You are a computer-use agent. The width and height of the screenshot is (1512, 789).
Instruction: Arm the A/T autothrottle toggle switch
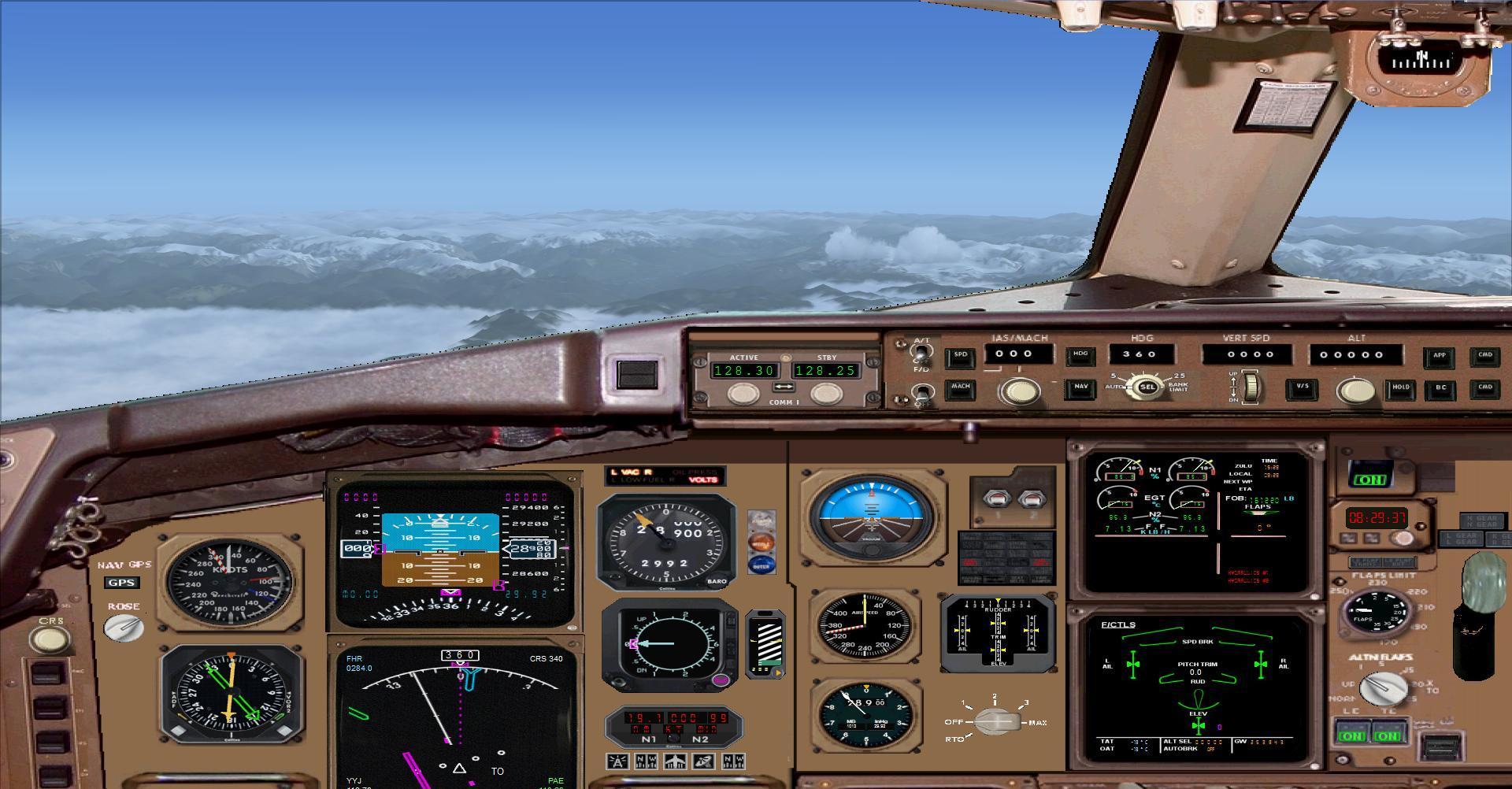pyautogui.click(x=921, y=353)
